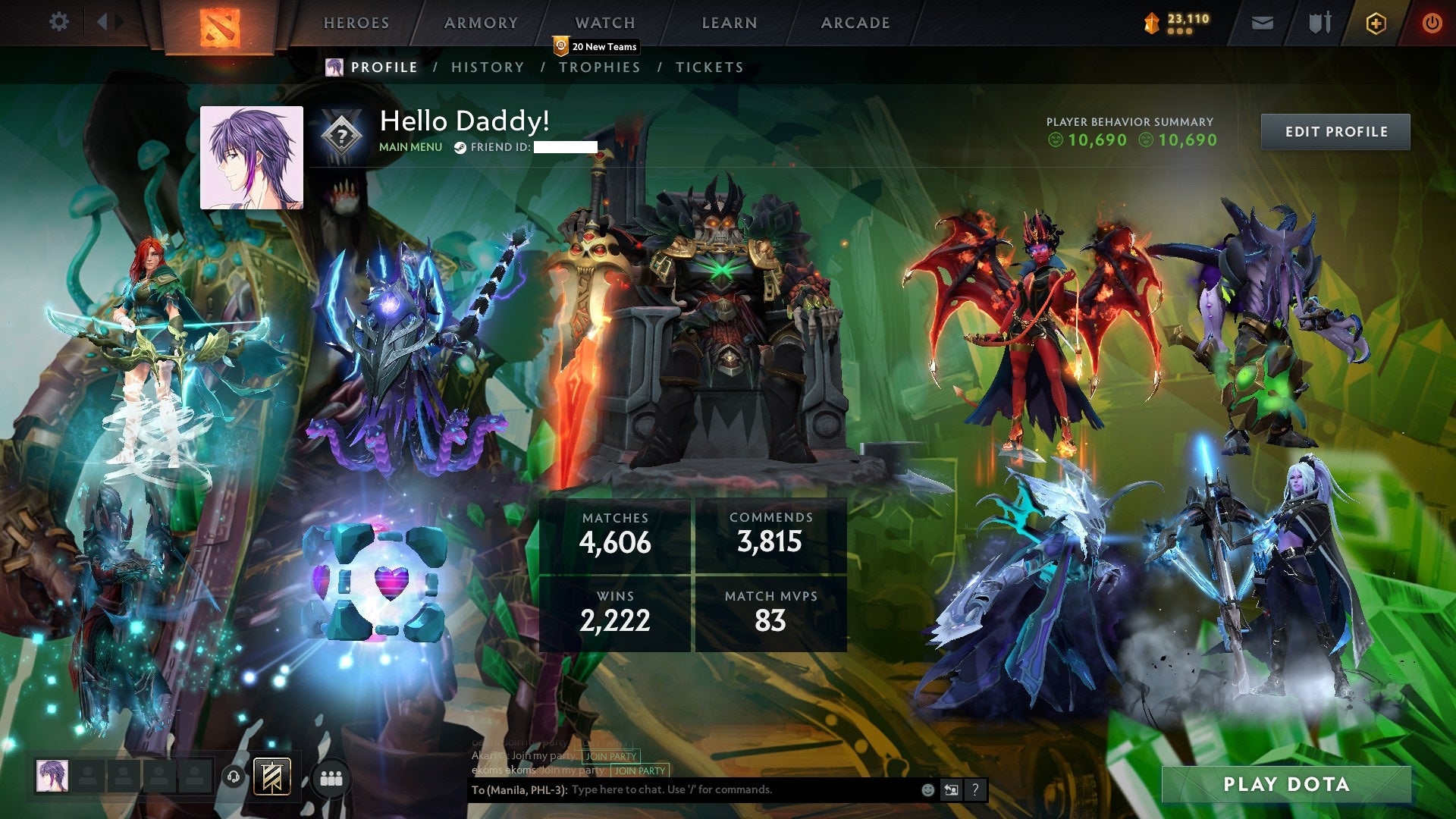Open the ARCADE menu item
1456x819 pixels.
click(x=855, y=23)
